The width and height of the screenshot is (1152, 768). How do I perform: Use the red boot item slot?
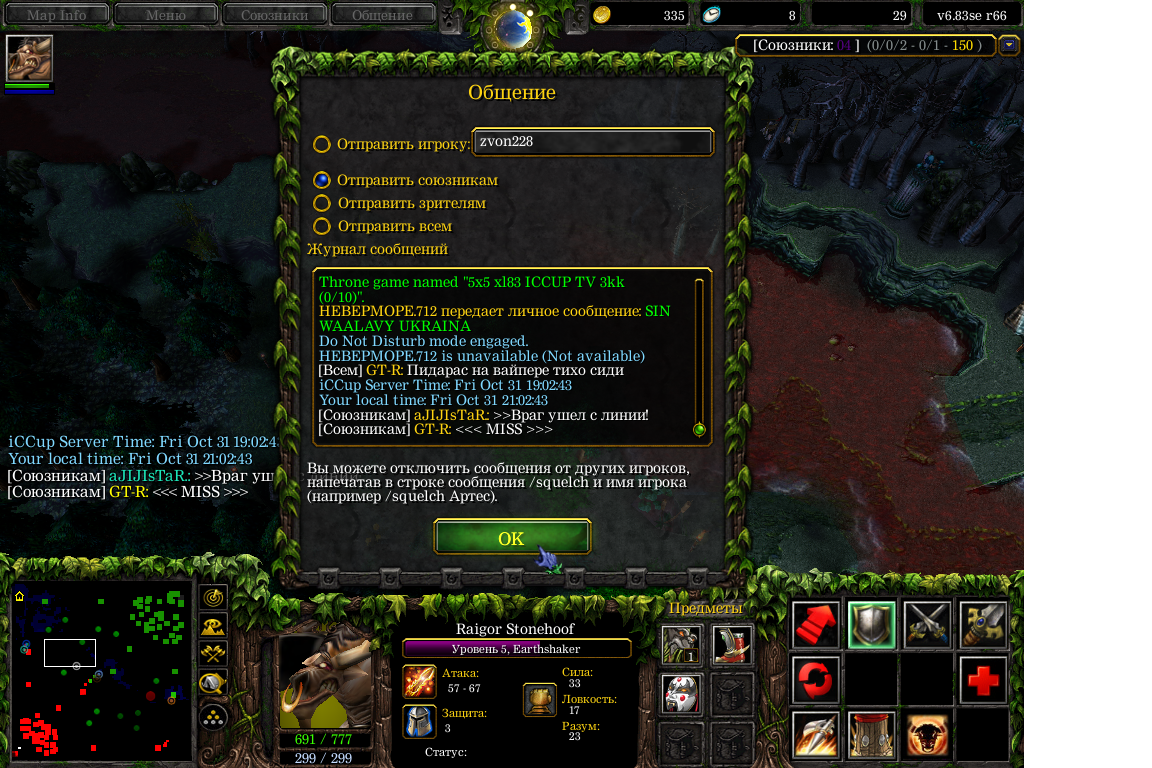click(732, 645)
